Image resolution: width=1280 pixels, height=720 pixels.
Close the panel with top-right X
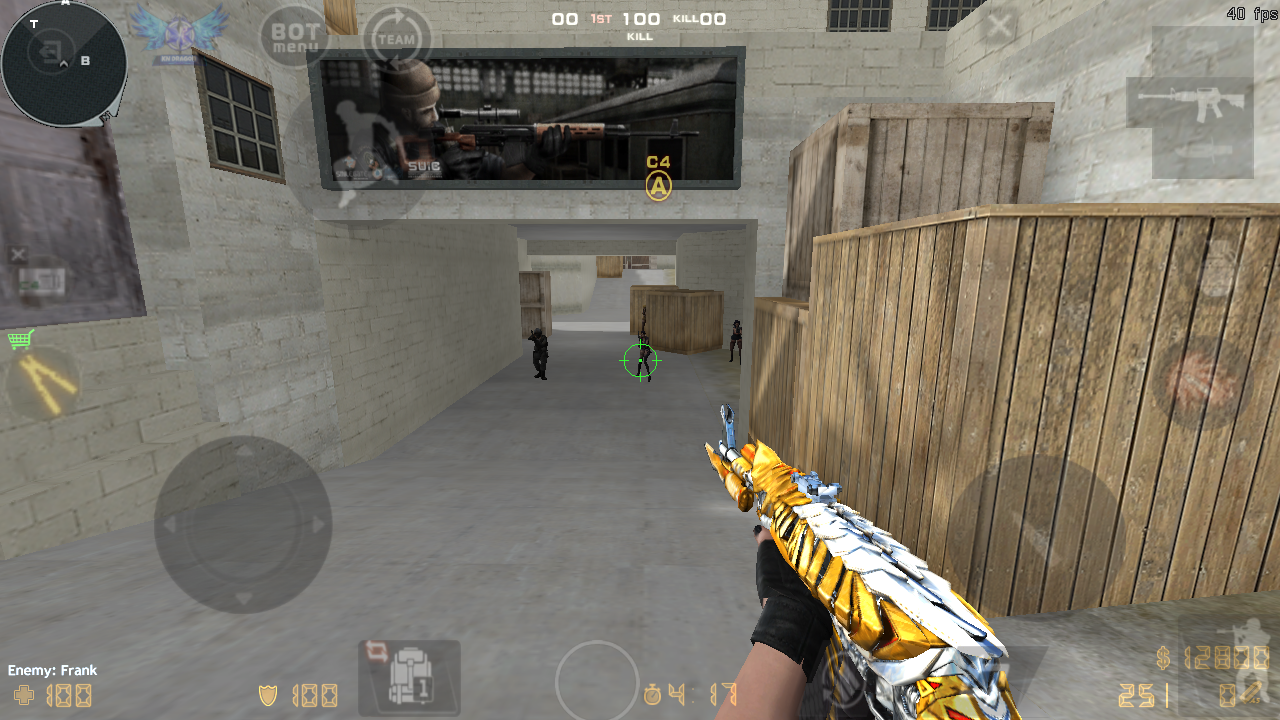coord(998,26)
